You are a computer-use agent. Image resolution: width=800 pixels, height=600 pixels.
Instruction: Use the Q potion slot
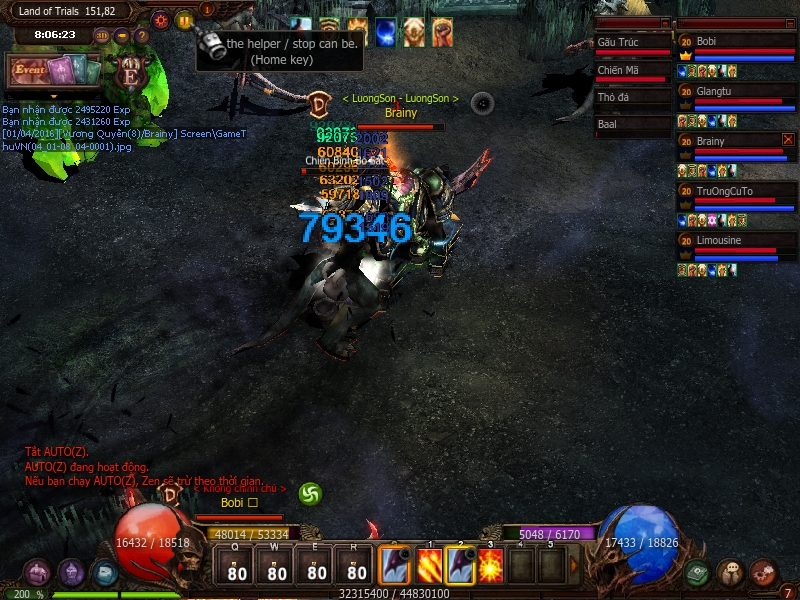pyautogui.click(x=237, y=567)
